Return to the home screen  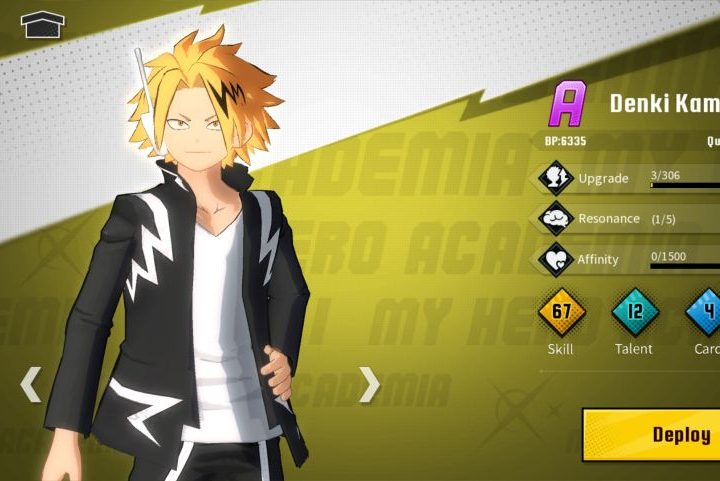(x=42, y=23)
